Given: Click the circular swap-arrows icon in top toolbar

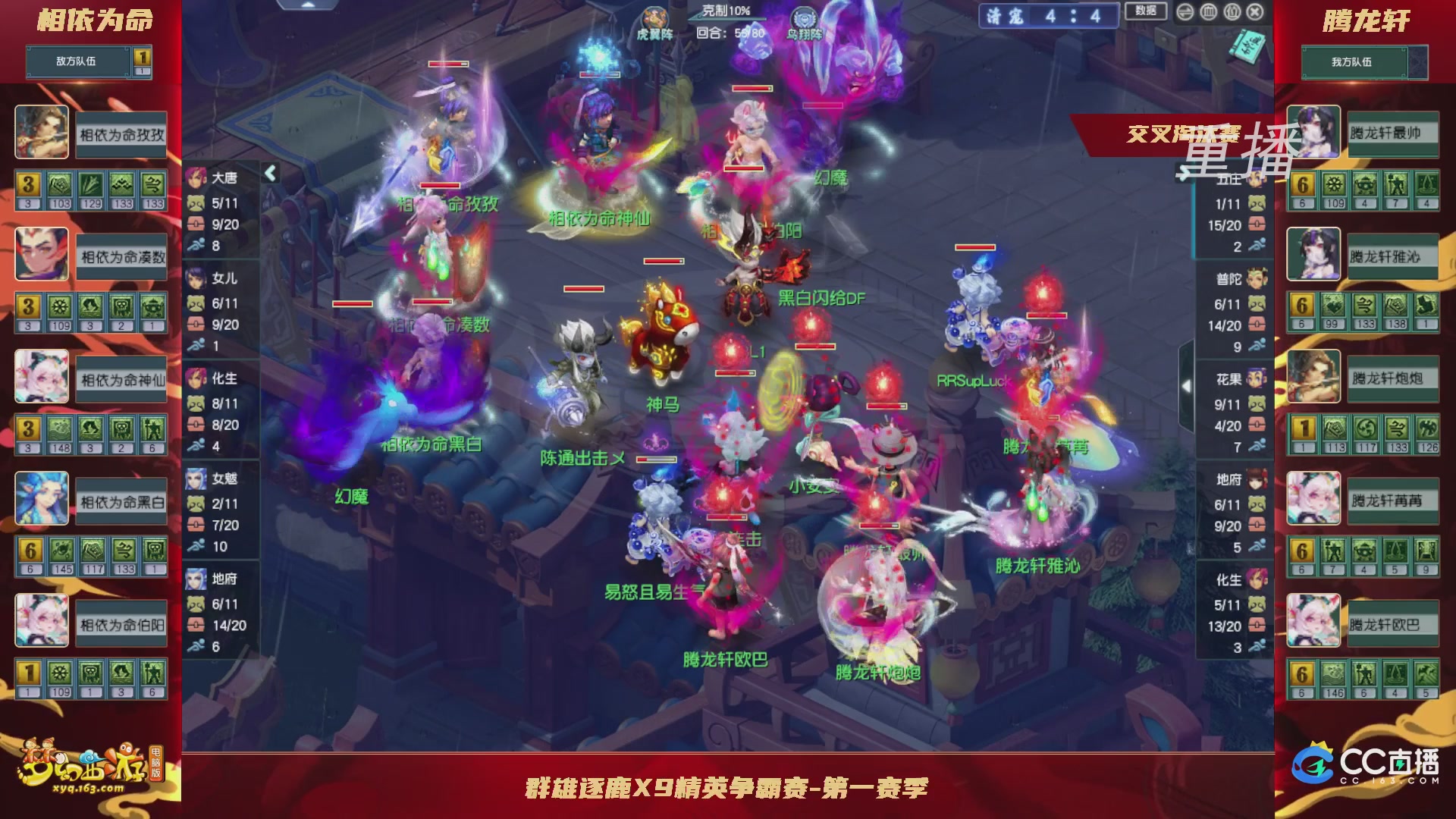Looking at the screenshot, I should click(1185, 11).
